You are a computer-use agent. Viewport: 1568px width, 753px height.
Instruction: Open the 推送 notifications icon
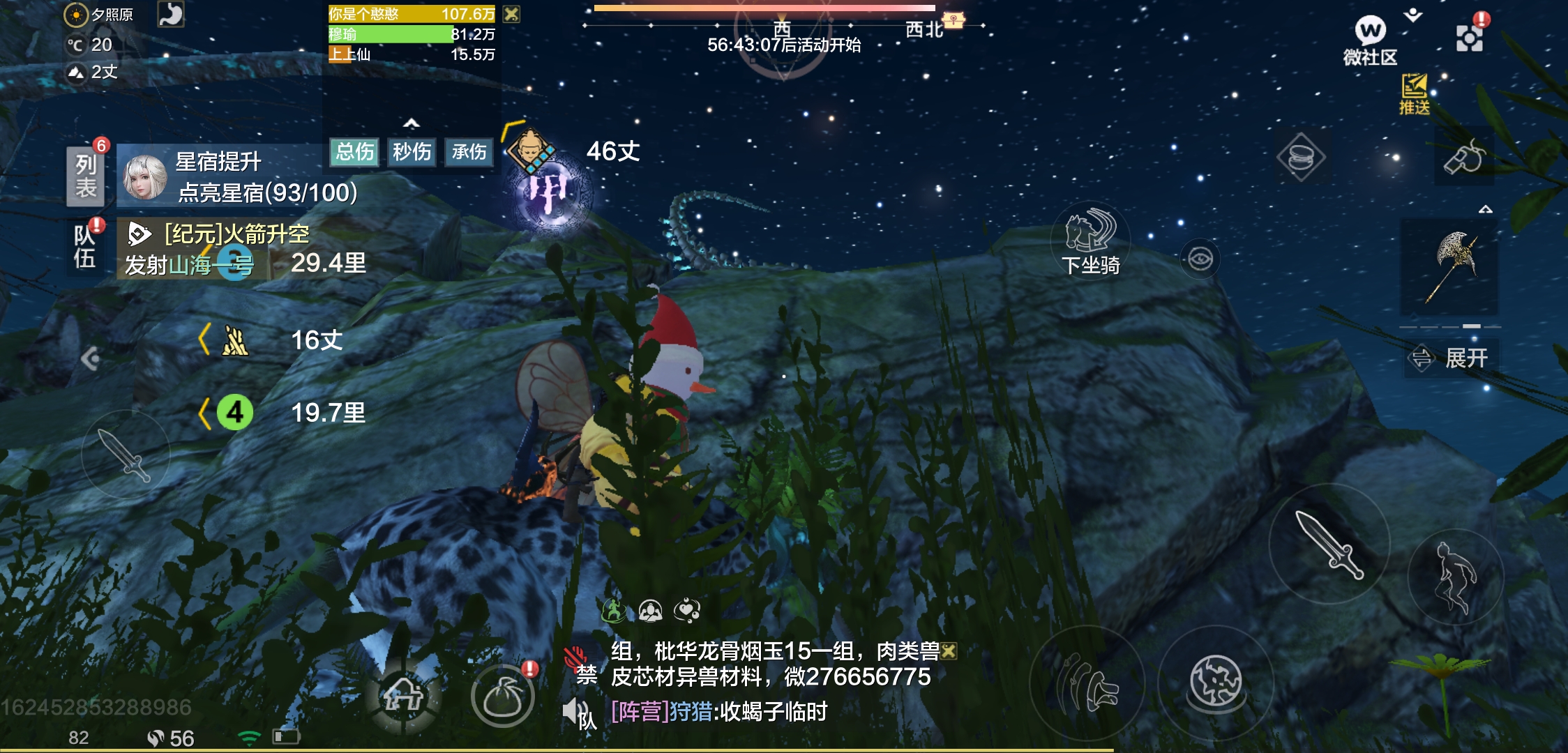click(x=1414, y=93)
